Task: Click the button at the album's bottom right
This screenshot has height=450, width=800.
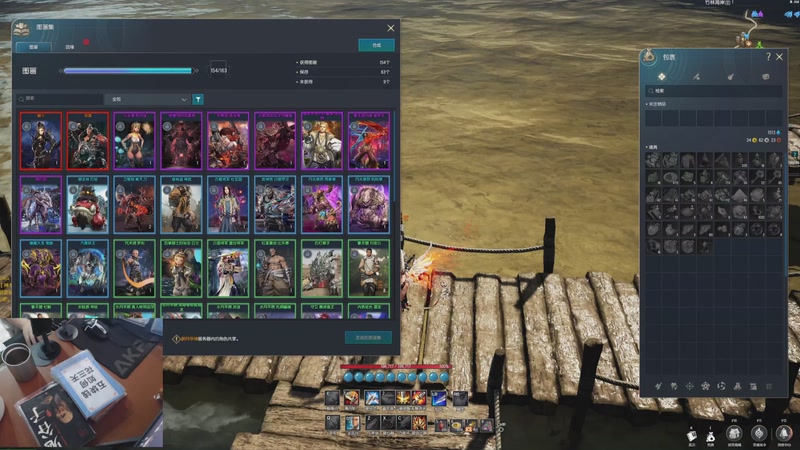Action: click(x=368, y=338)
